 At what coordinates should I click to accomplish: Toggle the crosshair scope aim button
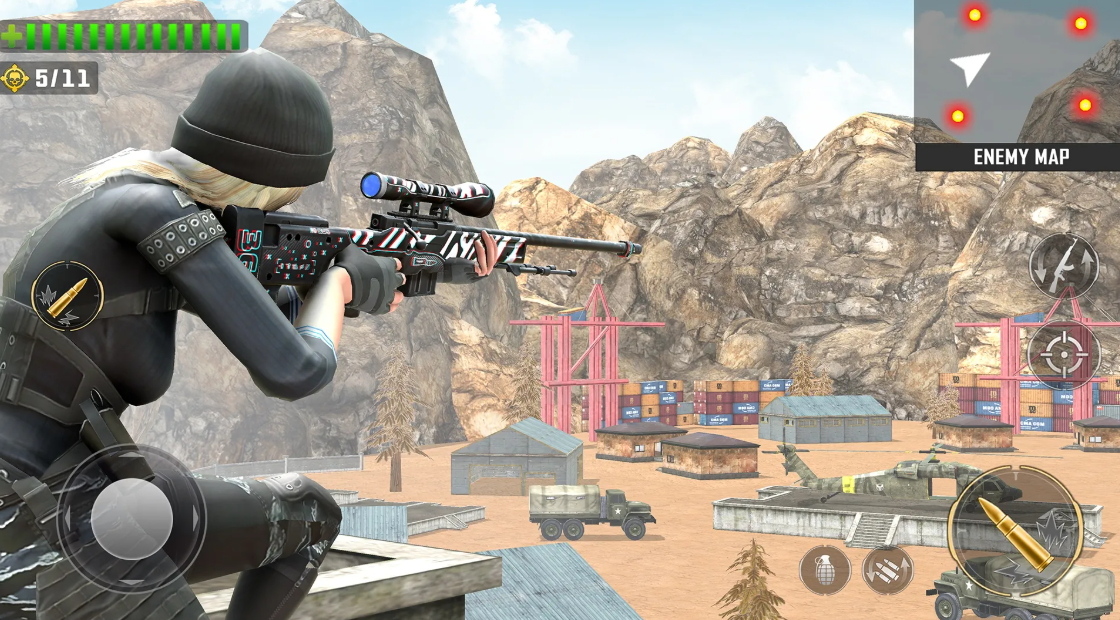coord(1064,355)
